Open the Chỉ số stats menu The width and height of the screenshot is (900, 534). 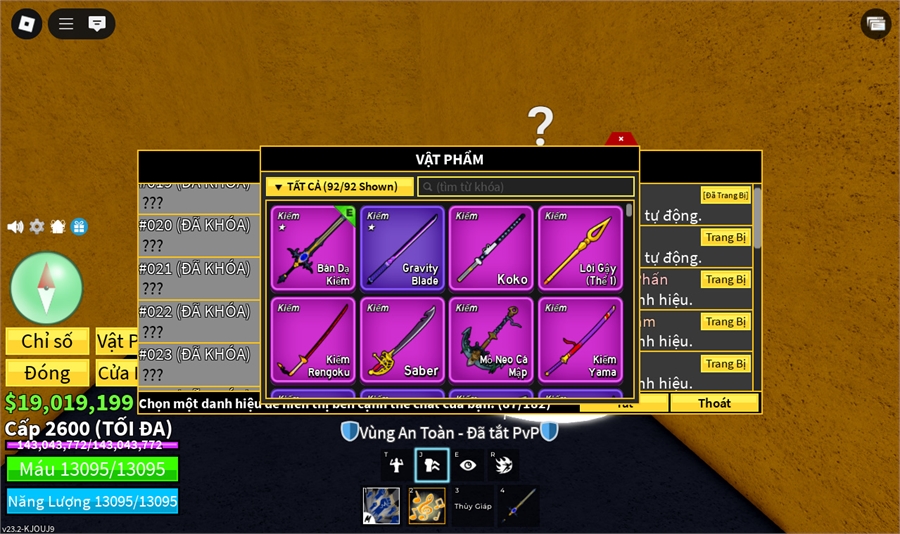coord(47,341)
